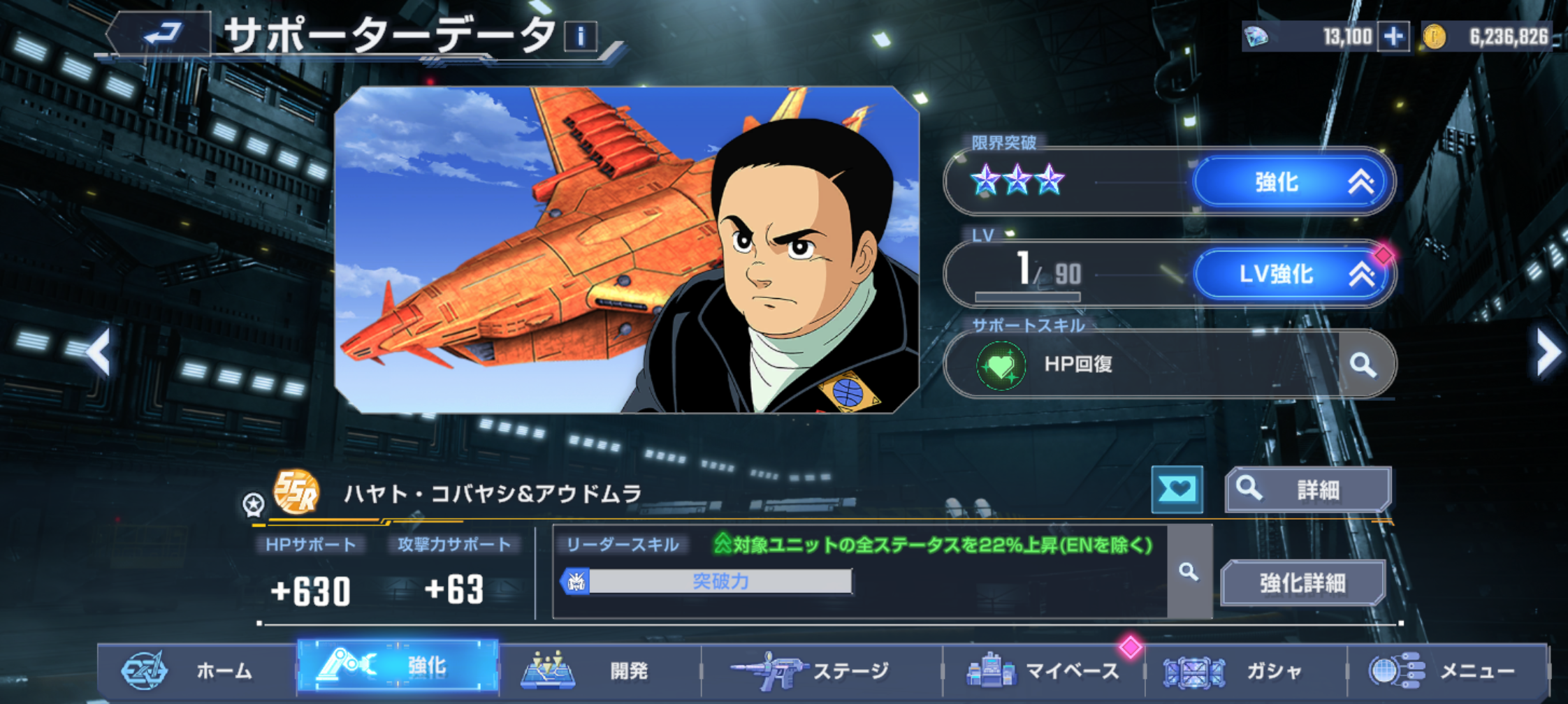Switch to the previous supporter with left arrow
Screen dimensions: 1568x704
[x=100, y=352]
